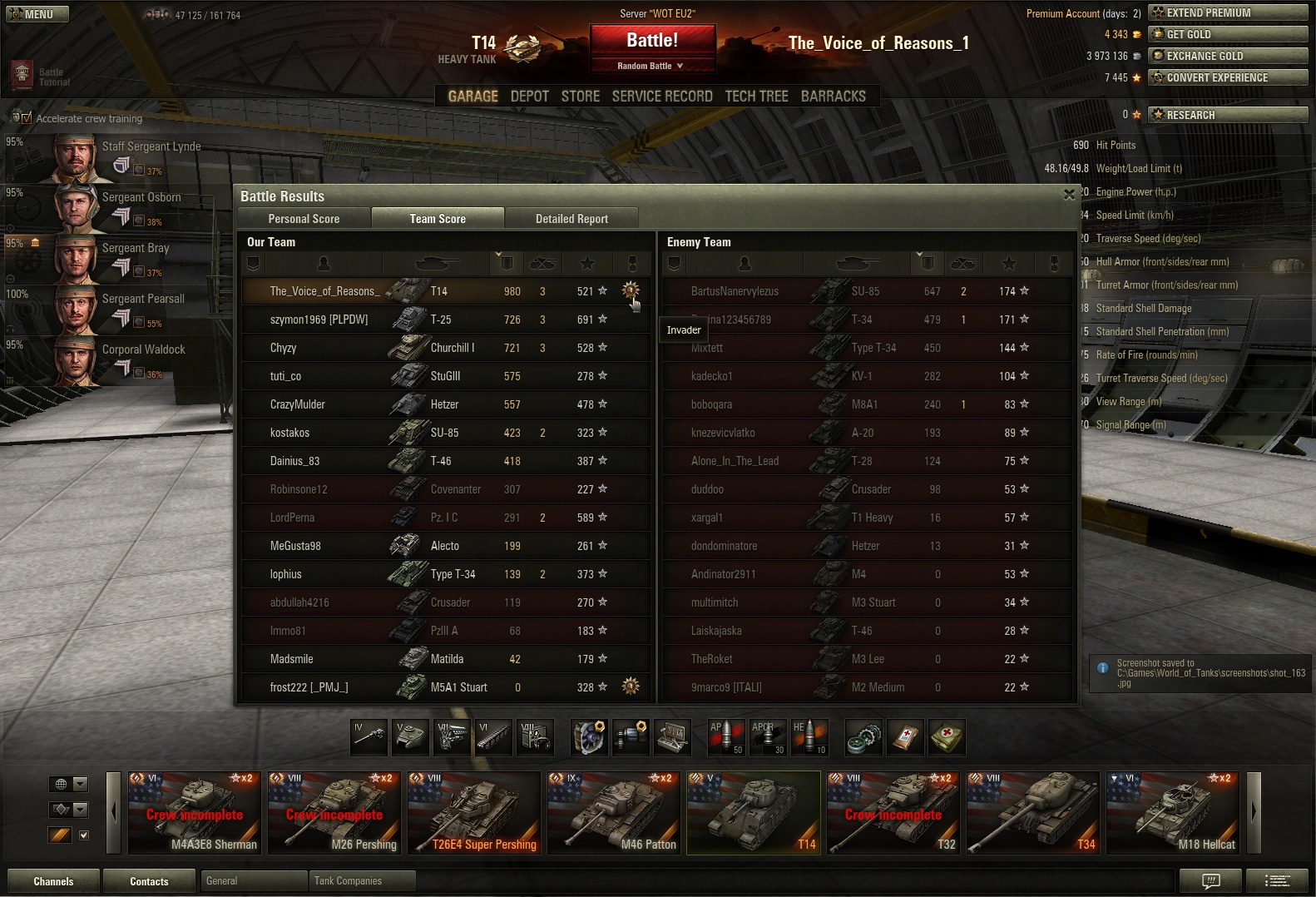Choose the T26E4 Super Pershing tank
This screenshot has width=1316, height=897.
473,812
